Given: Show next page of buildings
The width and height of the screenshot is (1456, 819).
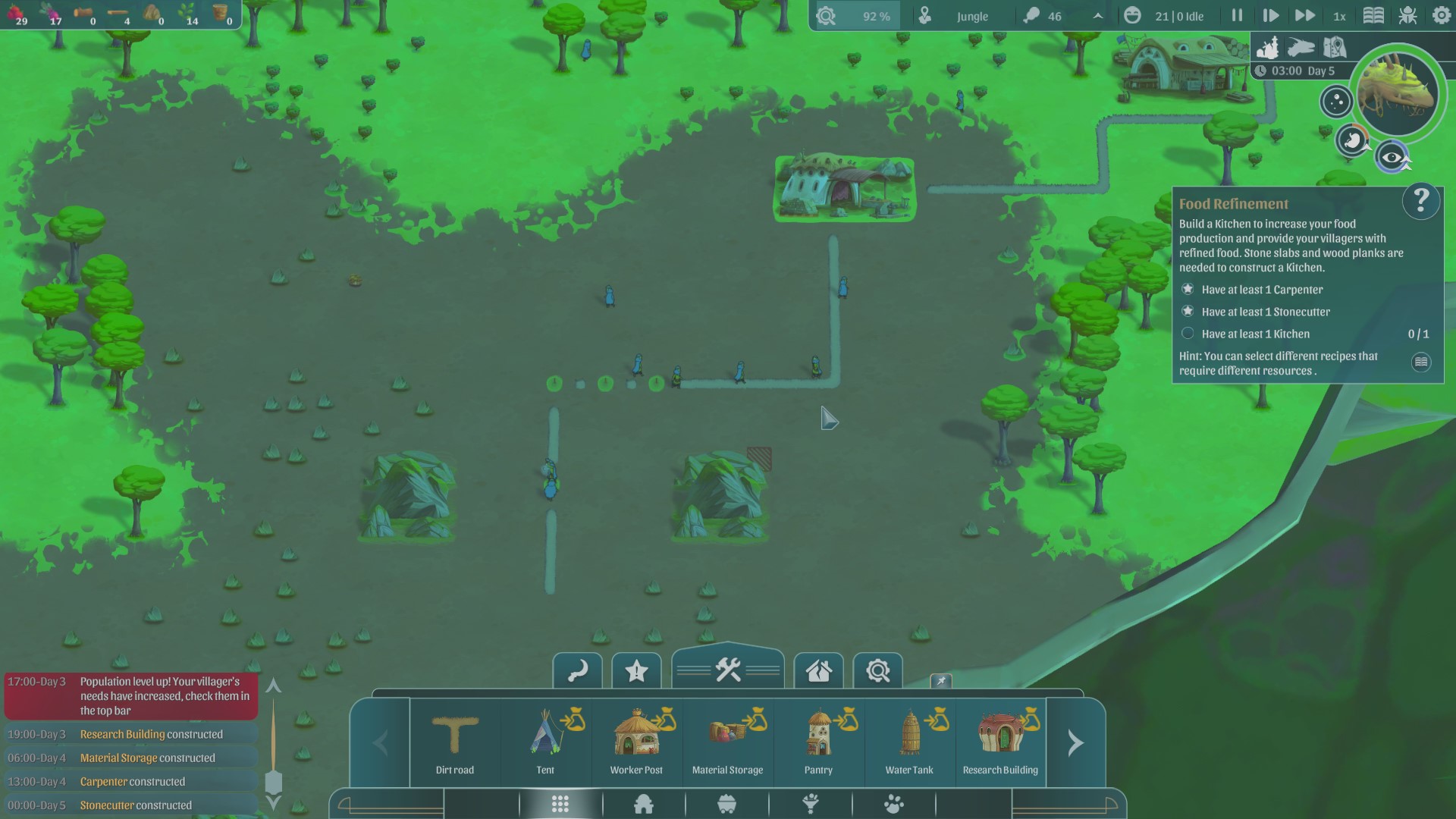Looking at the screenshot, I should (x=1075, y=743).
